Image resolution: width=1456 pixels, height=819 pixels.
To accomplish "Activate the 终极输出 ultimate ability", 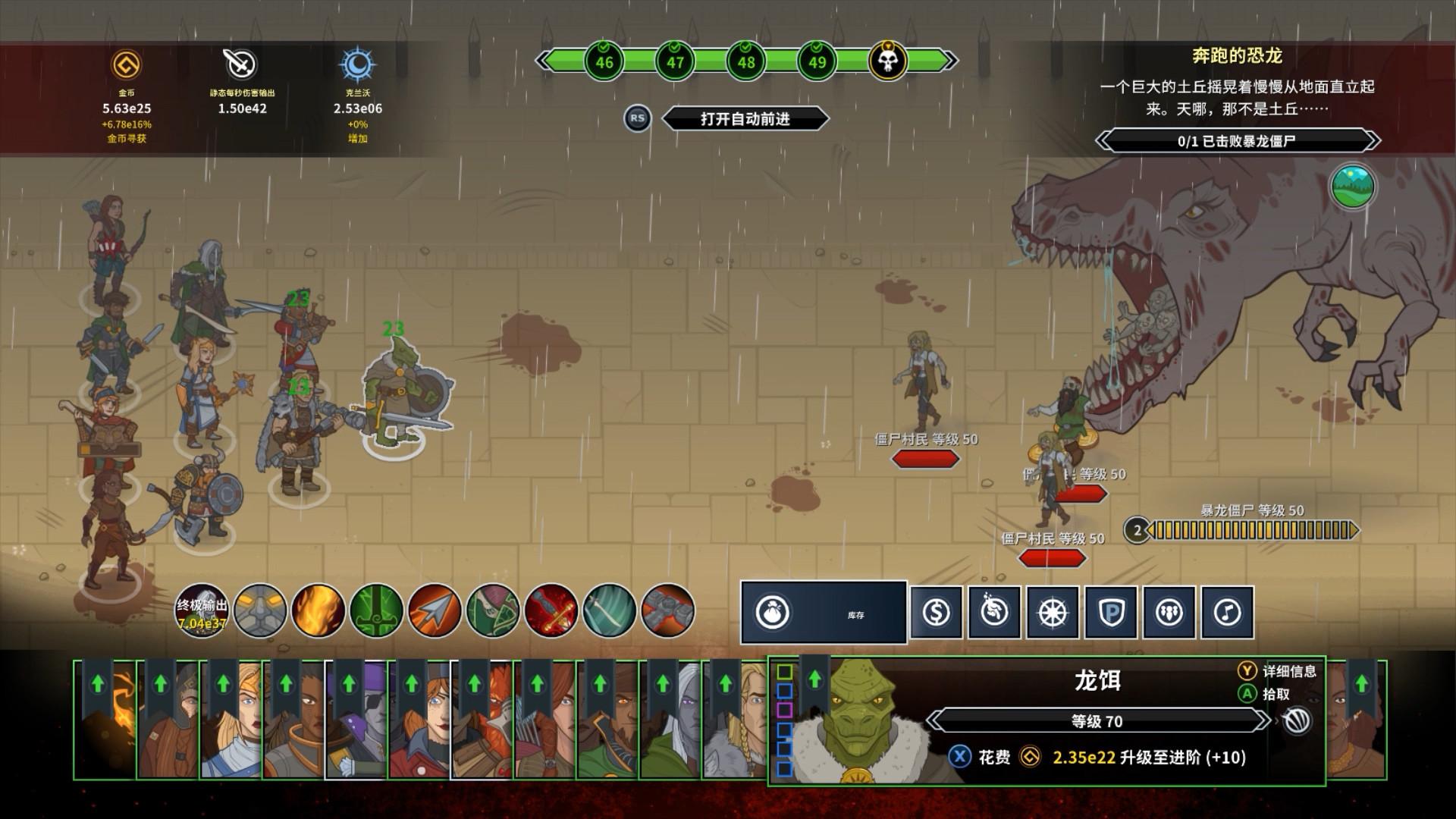I will click(202, 610).
